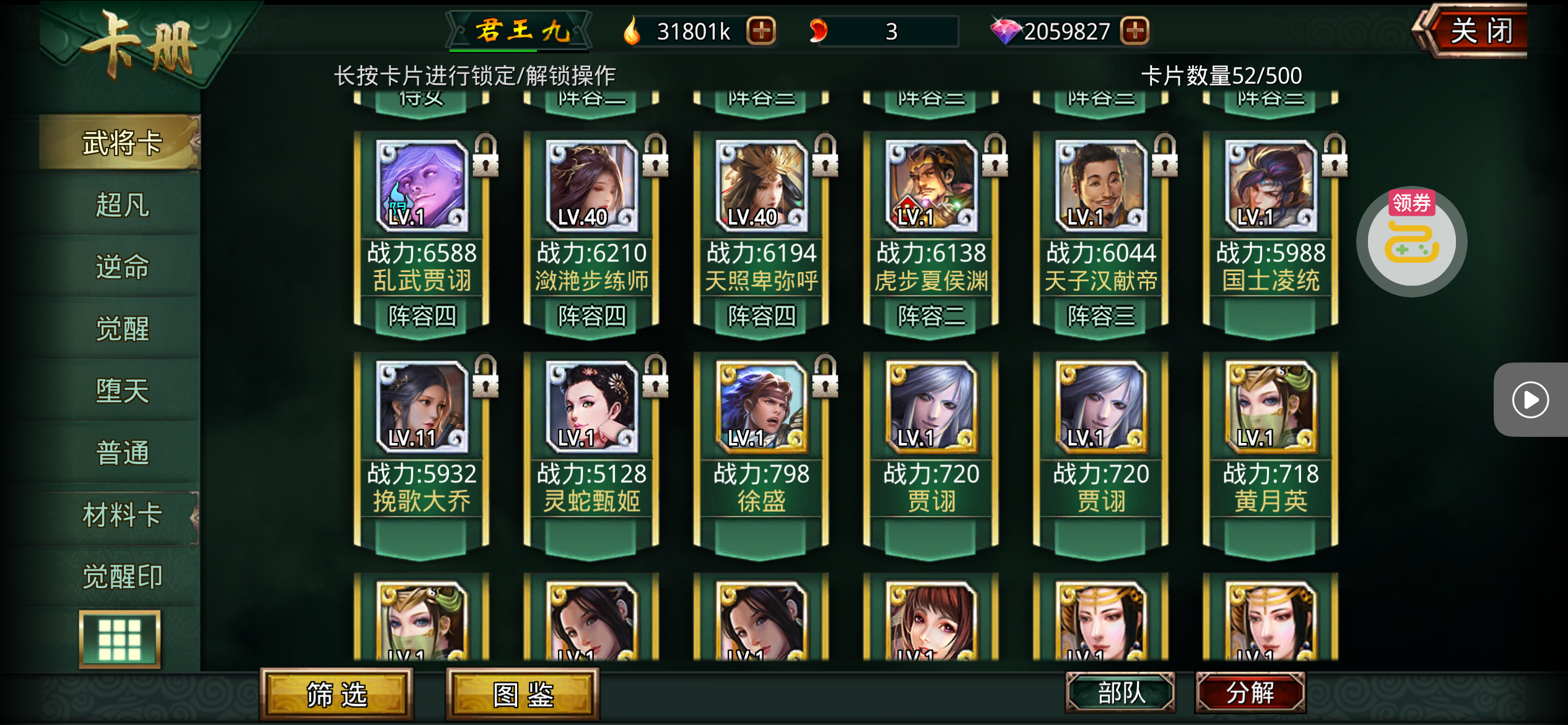Open the 筛选 filter button
The height and width of the screenshot is (725, 1568).
(x=336, y=694)
